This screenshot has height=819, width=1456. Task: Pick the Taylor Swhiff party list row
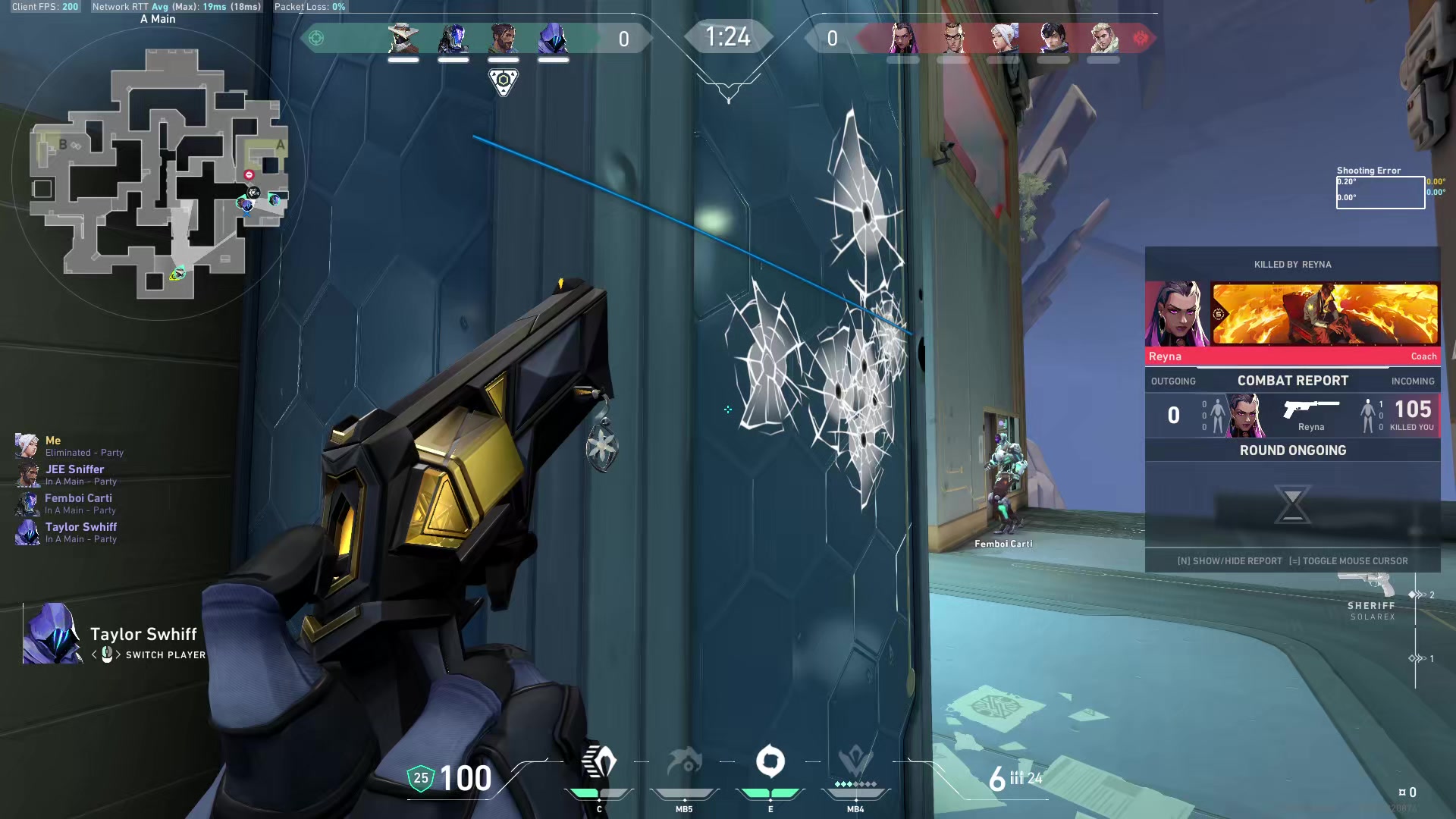click(x=80, y=532)
